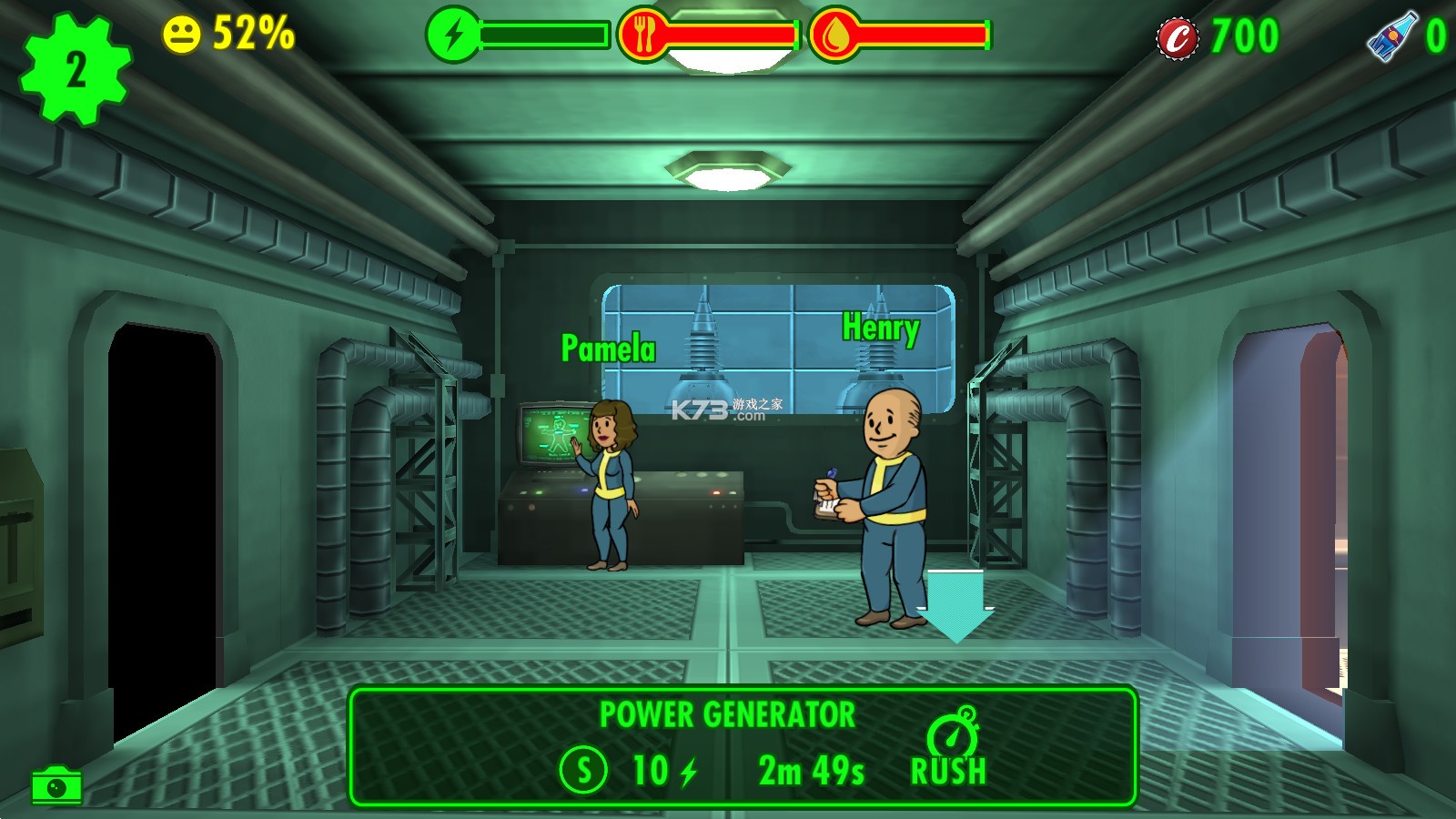This screenshot has width=1456, height=819.
Task: Check the power lightning resource icon
Action: (452, 35)
